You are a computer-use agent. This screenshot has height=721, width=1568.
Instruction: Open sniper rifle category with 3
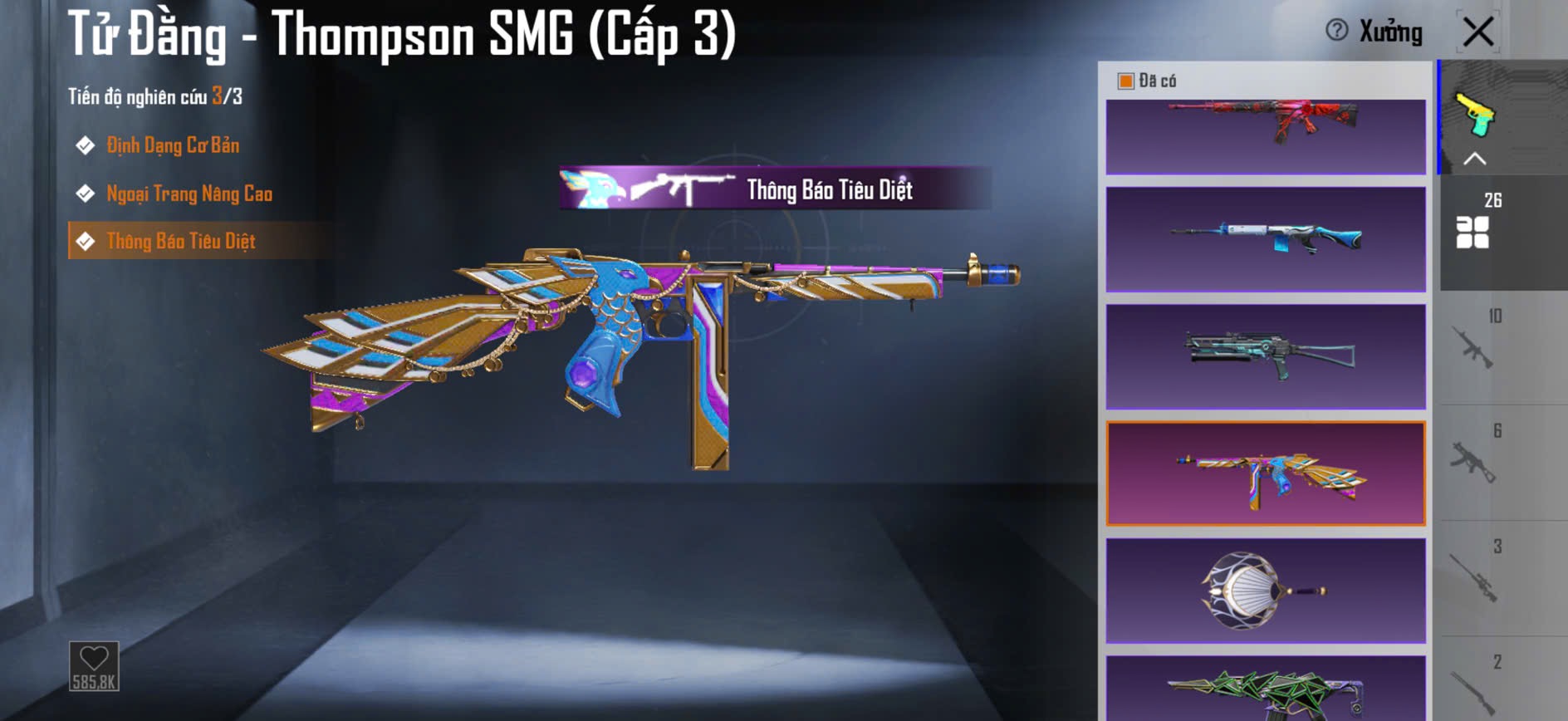click(1473, 577)
